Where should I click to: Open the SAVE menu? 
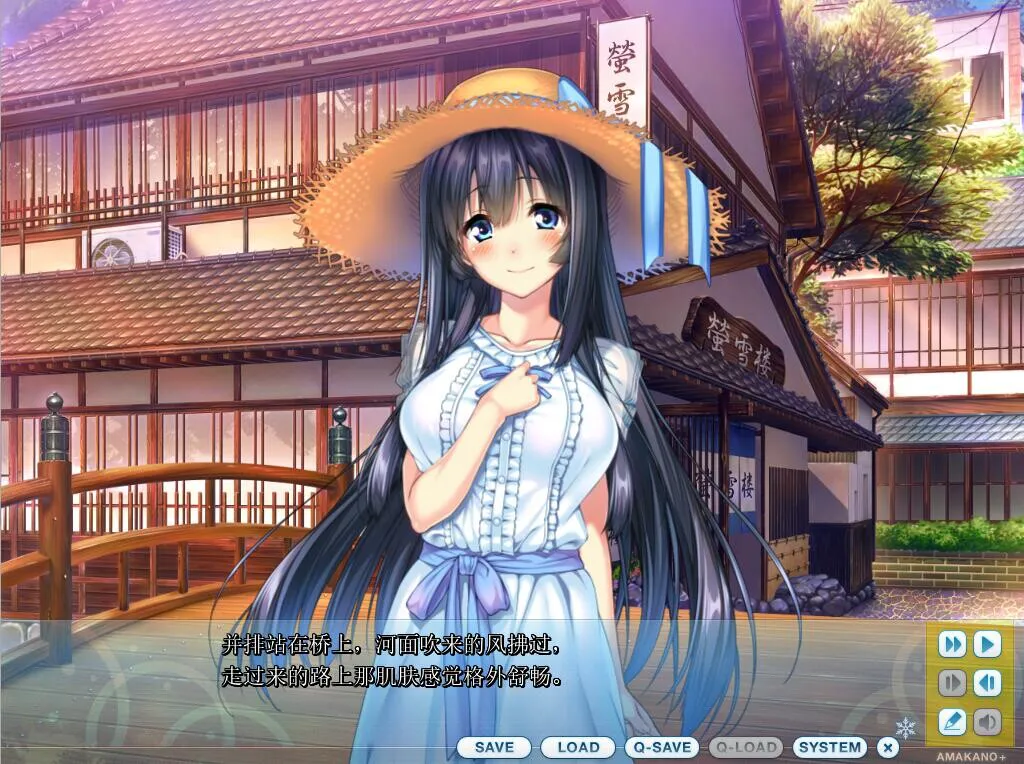coord(494,747)
